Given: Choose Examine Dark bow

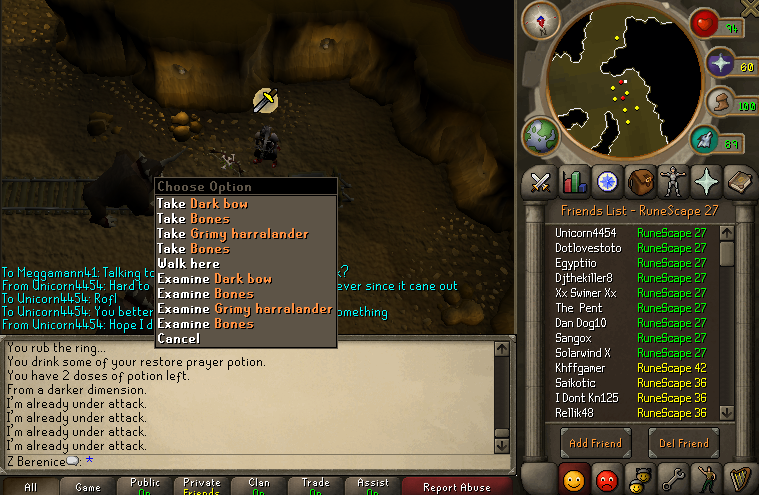Looking at the screenshot, I should click(x=214, y=279).
